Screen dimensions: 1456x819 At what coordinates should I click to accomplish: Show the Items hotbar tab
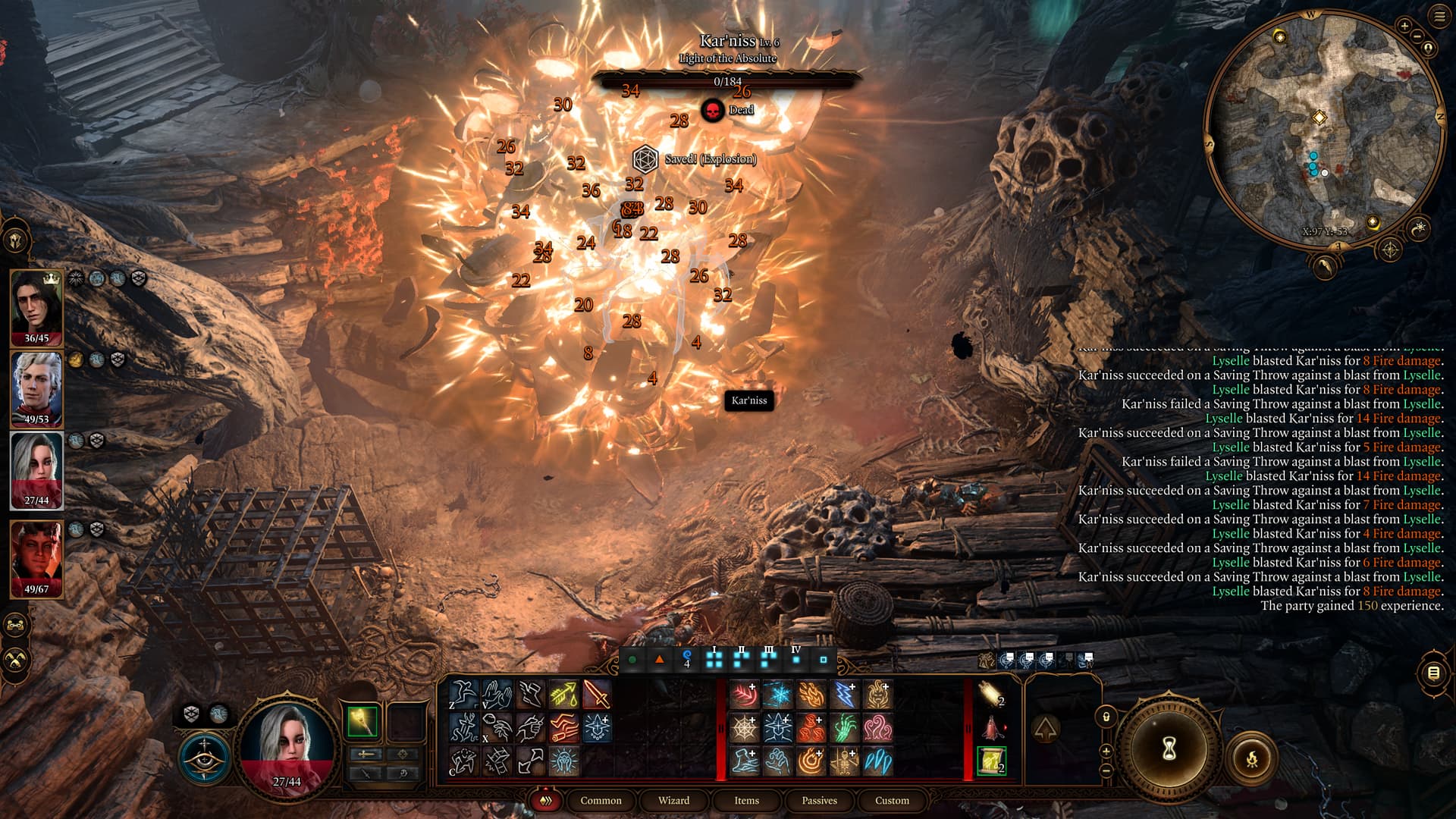click(x=746, y=800)
